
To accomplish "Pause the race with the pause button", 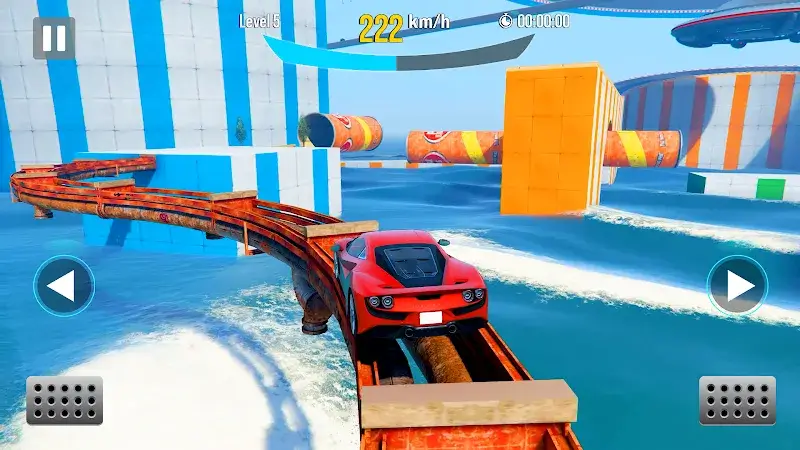I will tap(54, 38).
